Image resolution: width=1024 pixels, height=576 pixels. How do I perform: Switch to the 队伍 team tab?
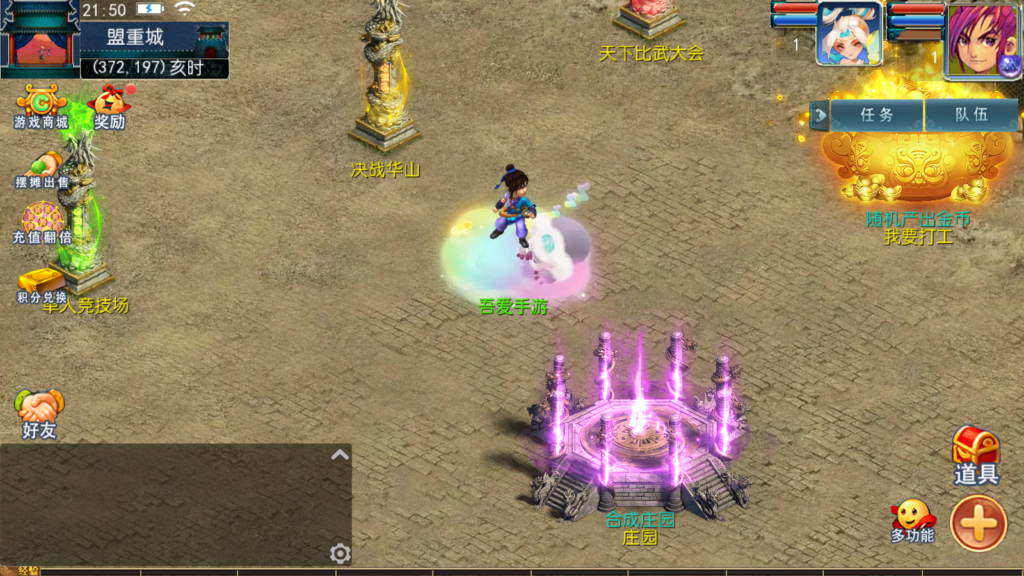971,115
